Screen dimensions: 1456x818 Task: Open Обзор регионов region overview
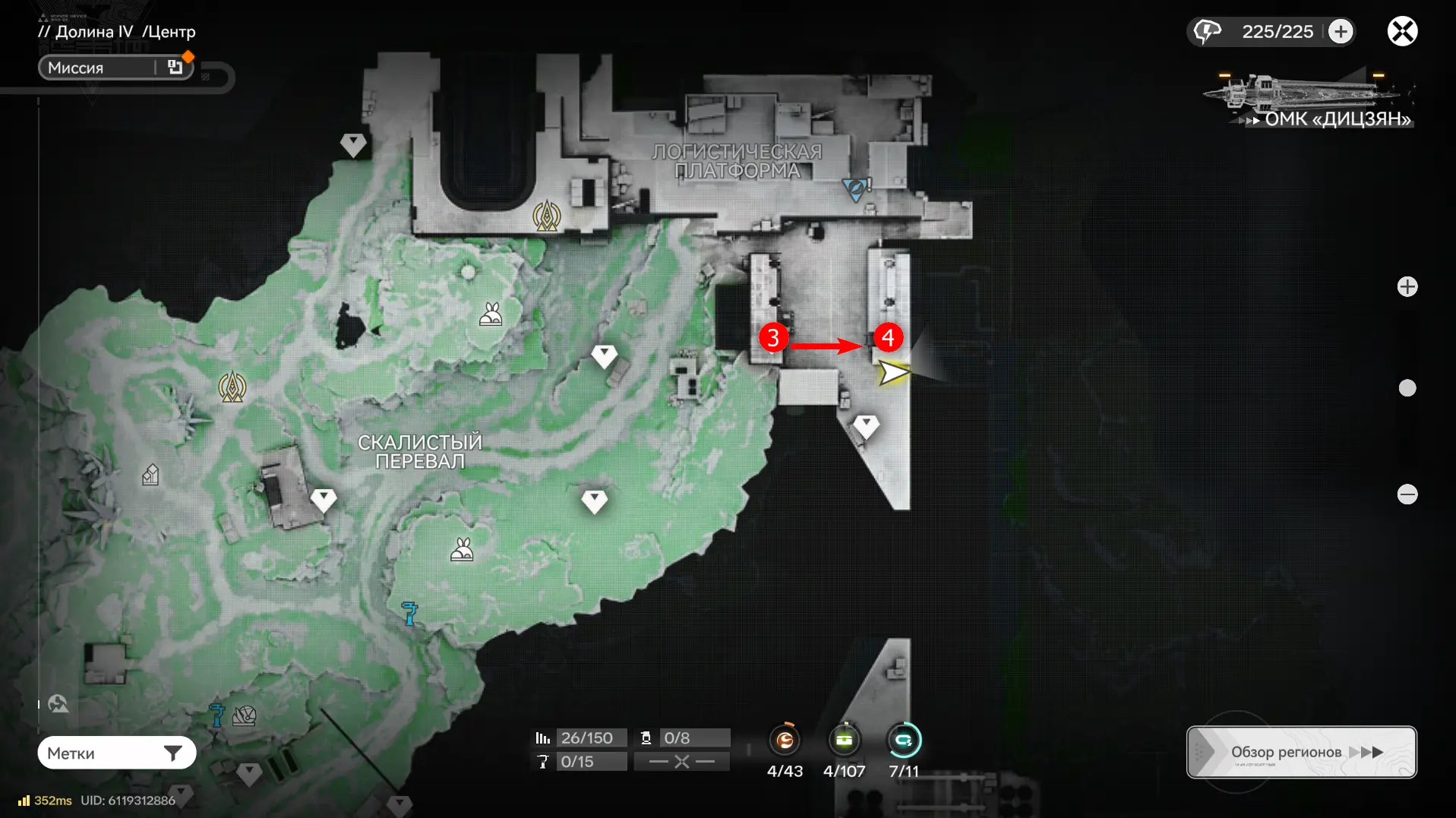(x=1301, y=752)
